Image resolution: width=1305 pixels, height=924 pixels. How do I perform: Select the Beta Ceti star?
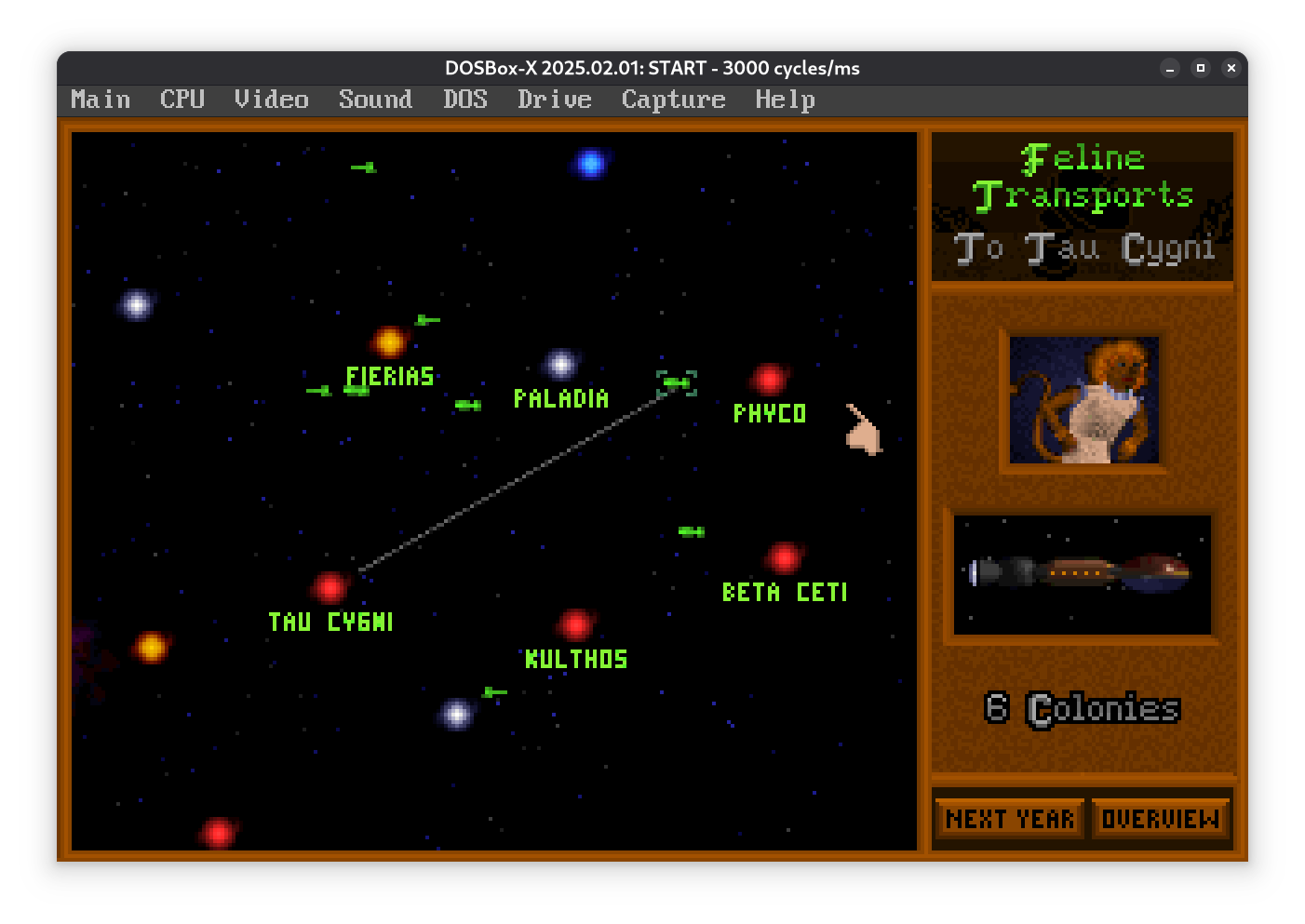click(784, 557)
